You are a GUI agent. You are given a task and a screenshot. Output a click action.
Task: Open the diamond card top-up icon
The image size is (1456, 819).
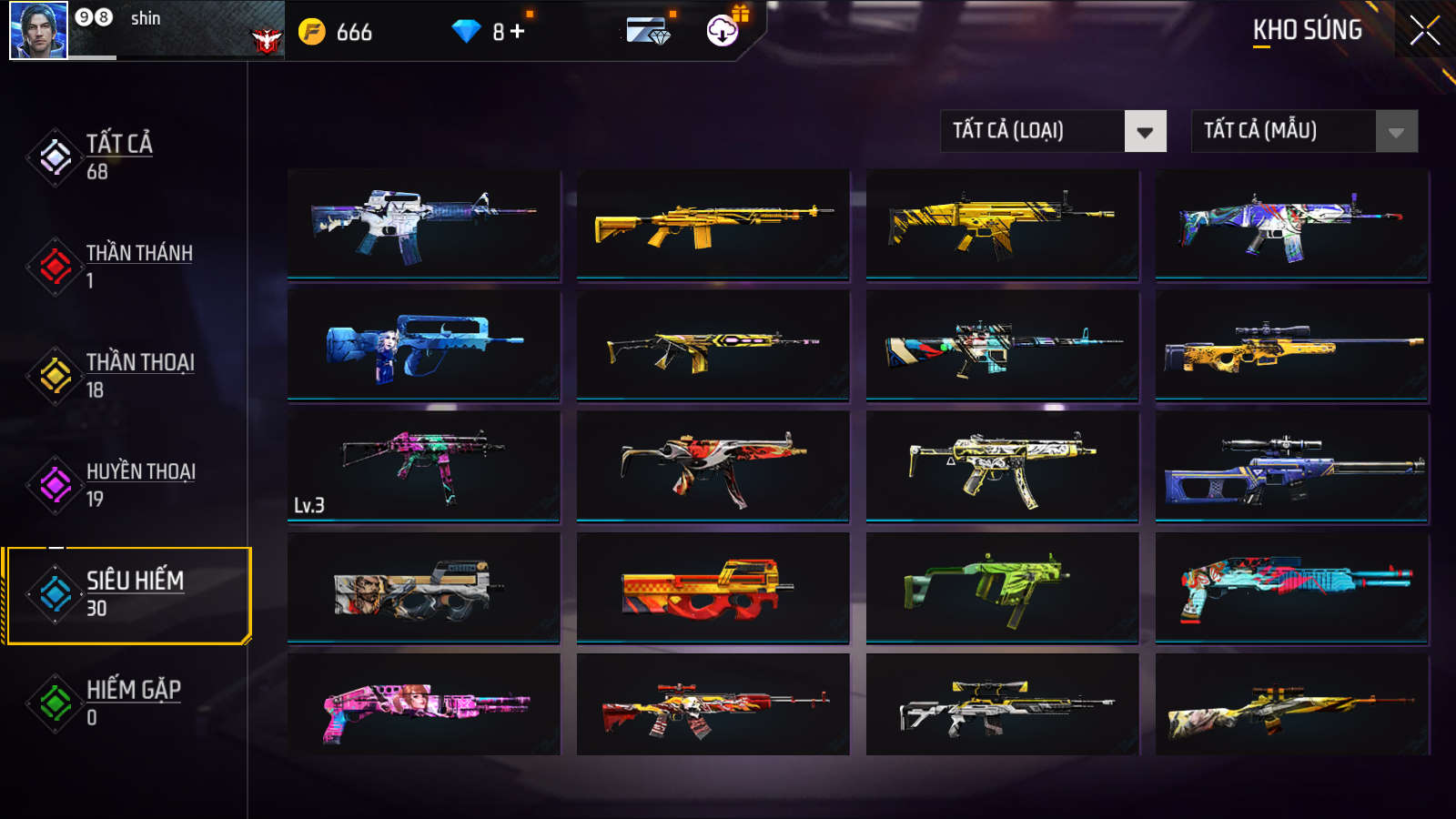(x=648, y=32)
